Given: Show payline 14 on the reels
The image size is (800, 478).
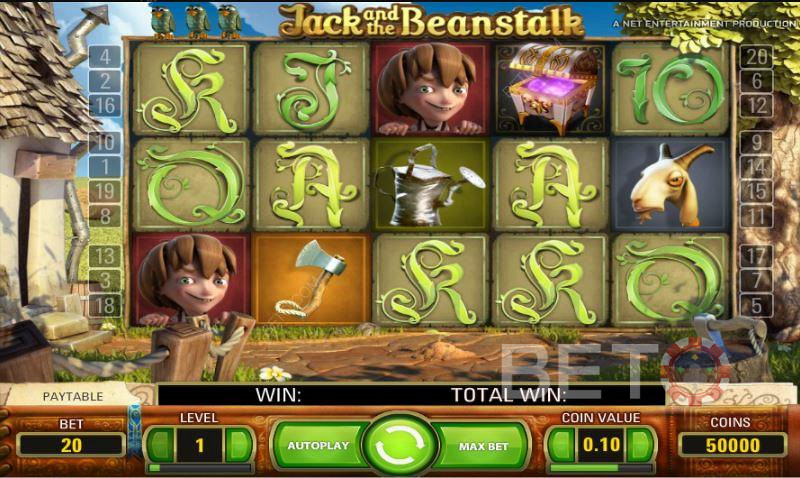Looking at the screenshot, I should (x=757, y=167).
